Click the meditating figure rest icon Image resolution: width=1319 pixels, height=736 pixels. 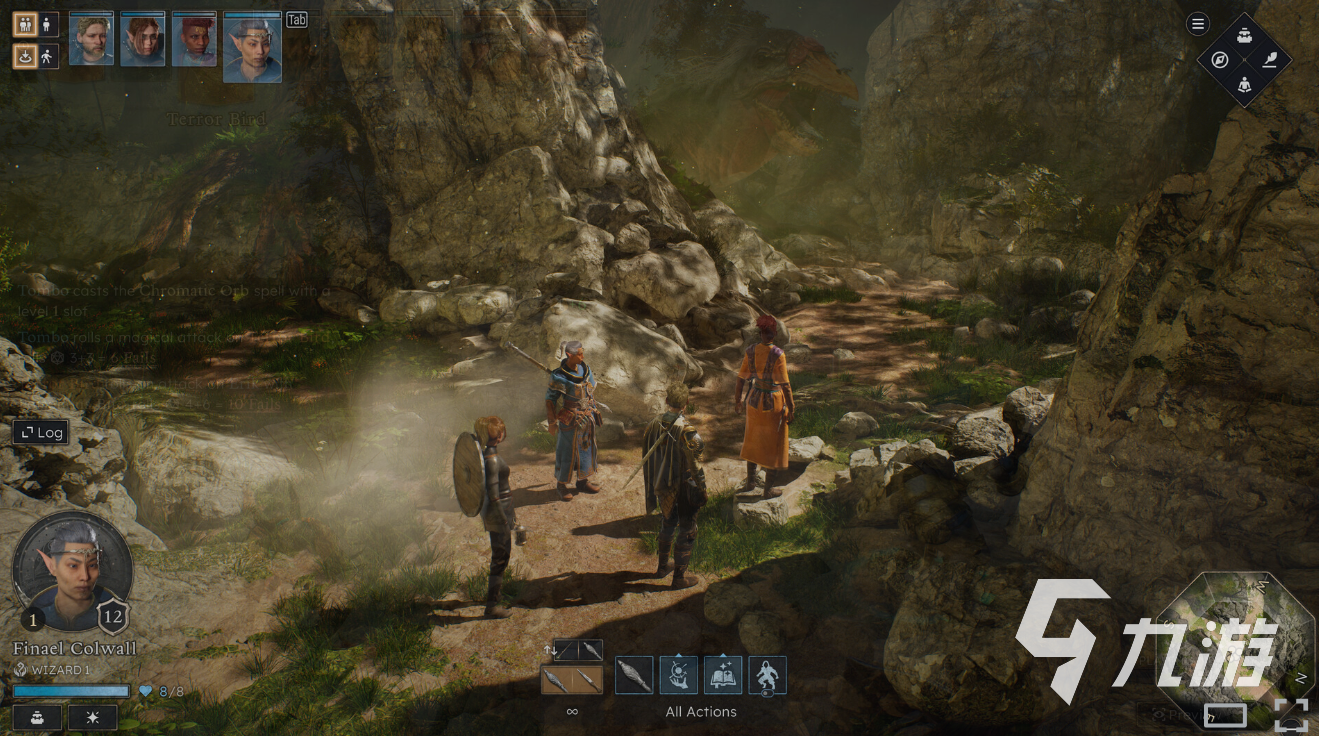pyautogui.click(x=1245, y=84)
